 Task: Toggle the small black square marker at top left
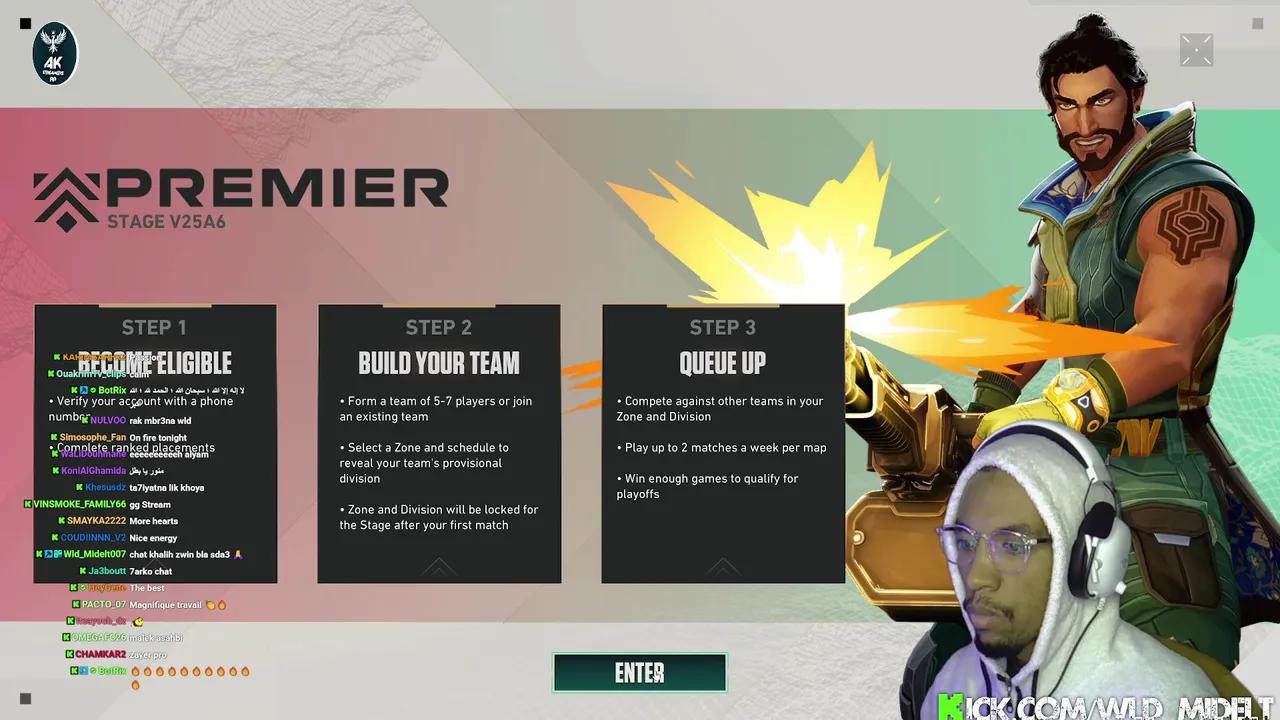pyautogui.click(x=25, y=23)
